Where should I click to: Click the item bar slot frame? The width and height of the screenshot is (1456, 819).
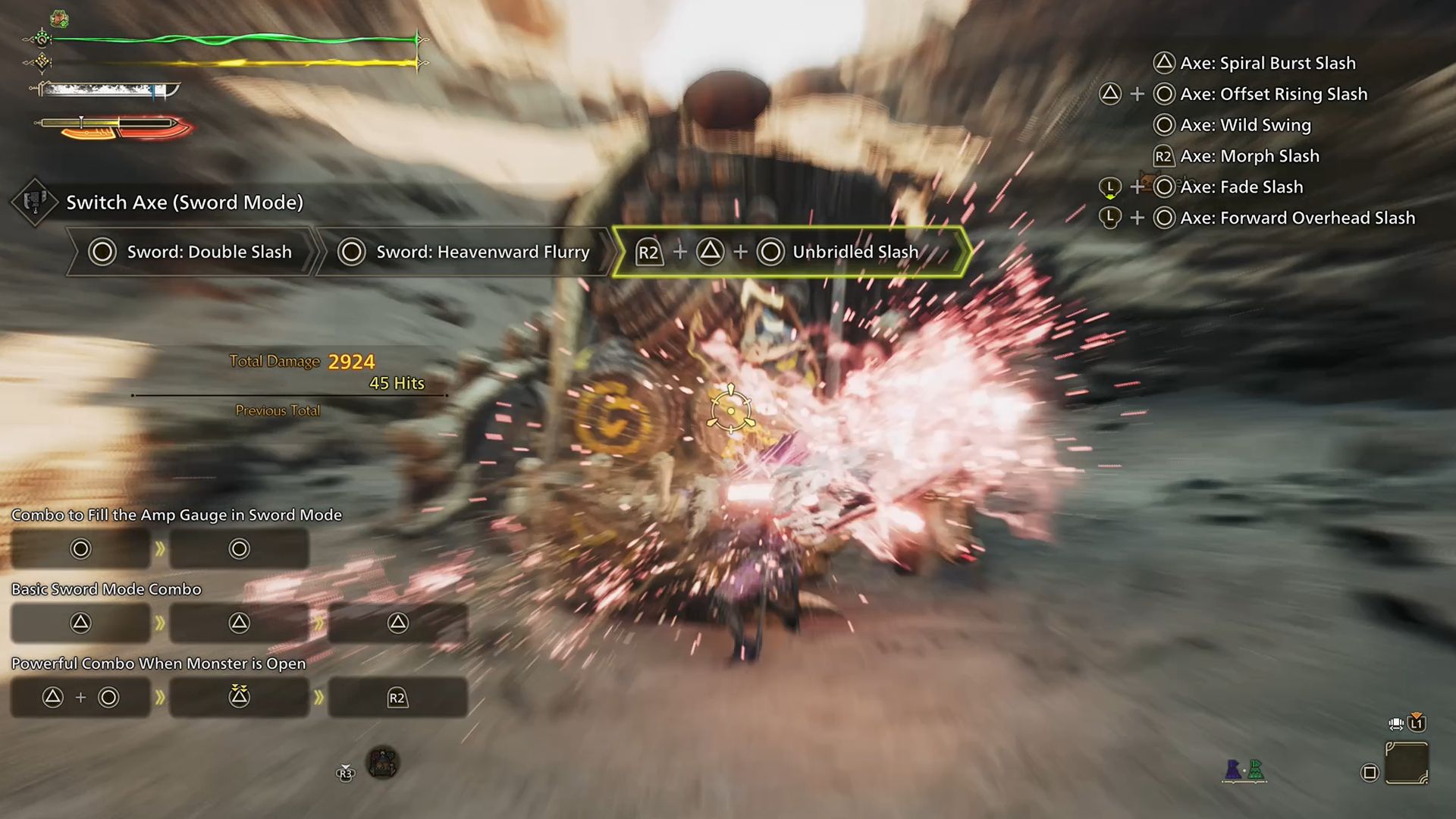[1407, 763]
